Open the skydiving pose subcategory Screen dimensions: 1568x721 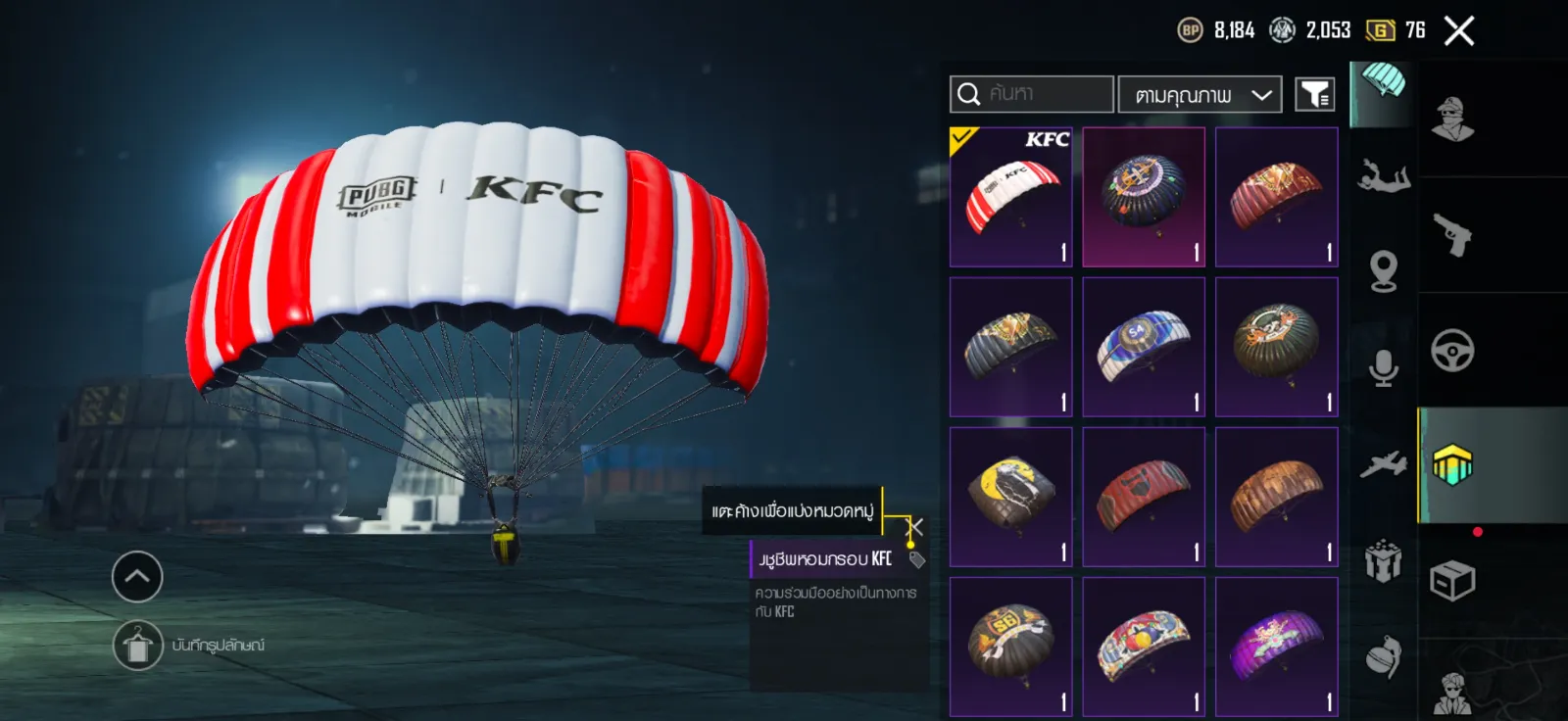1383,178
